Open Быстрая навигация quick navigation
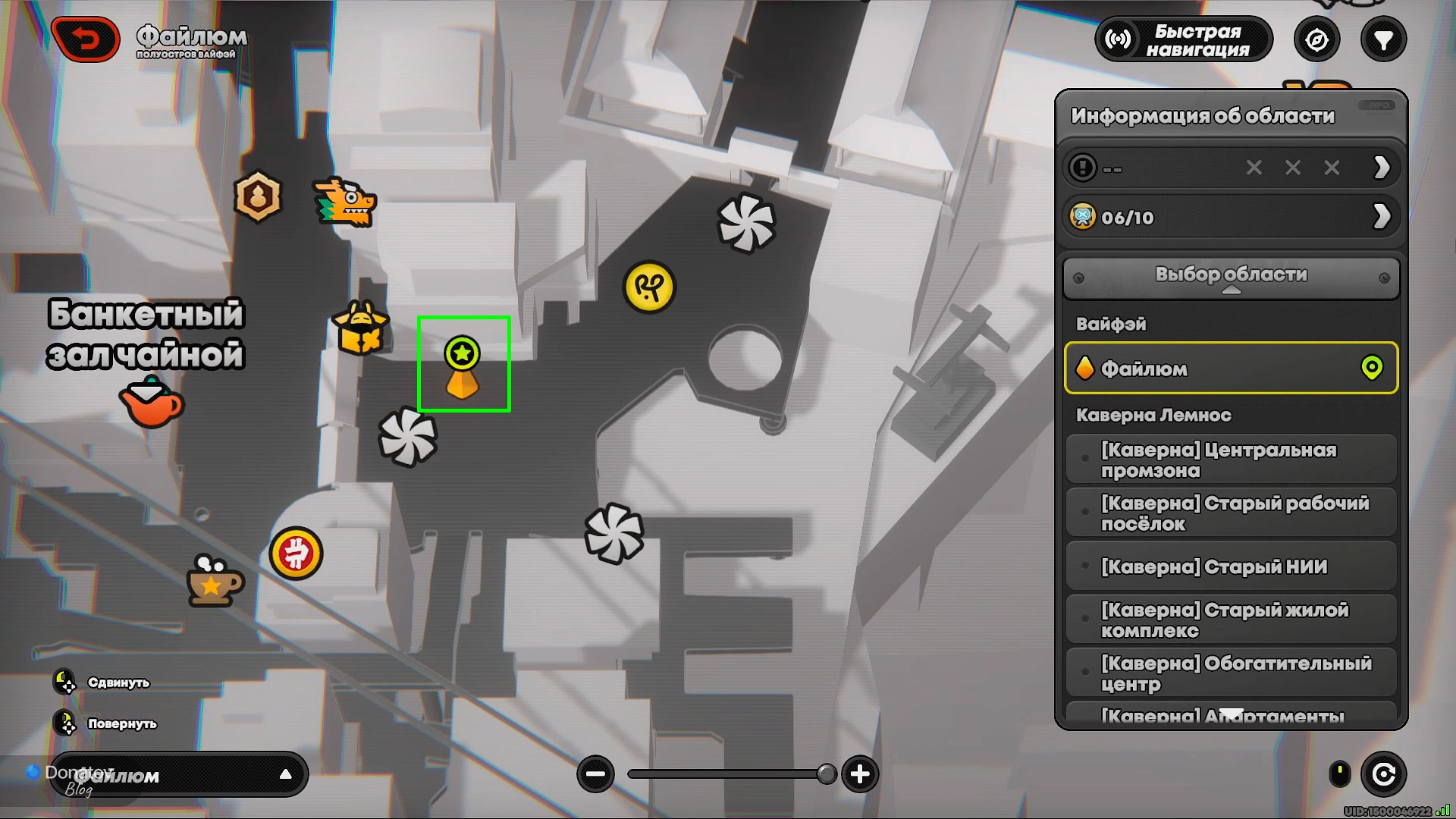Image resolution: width=1456 pixels, height=819 pixels. 1184,40
